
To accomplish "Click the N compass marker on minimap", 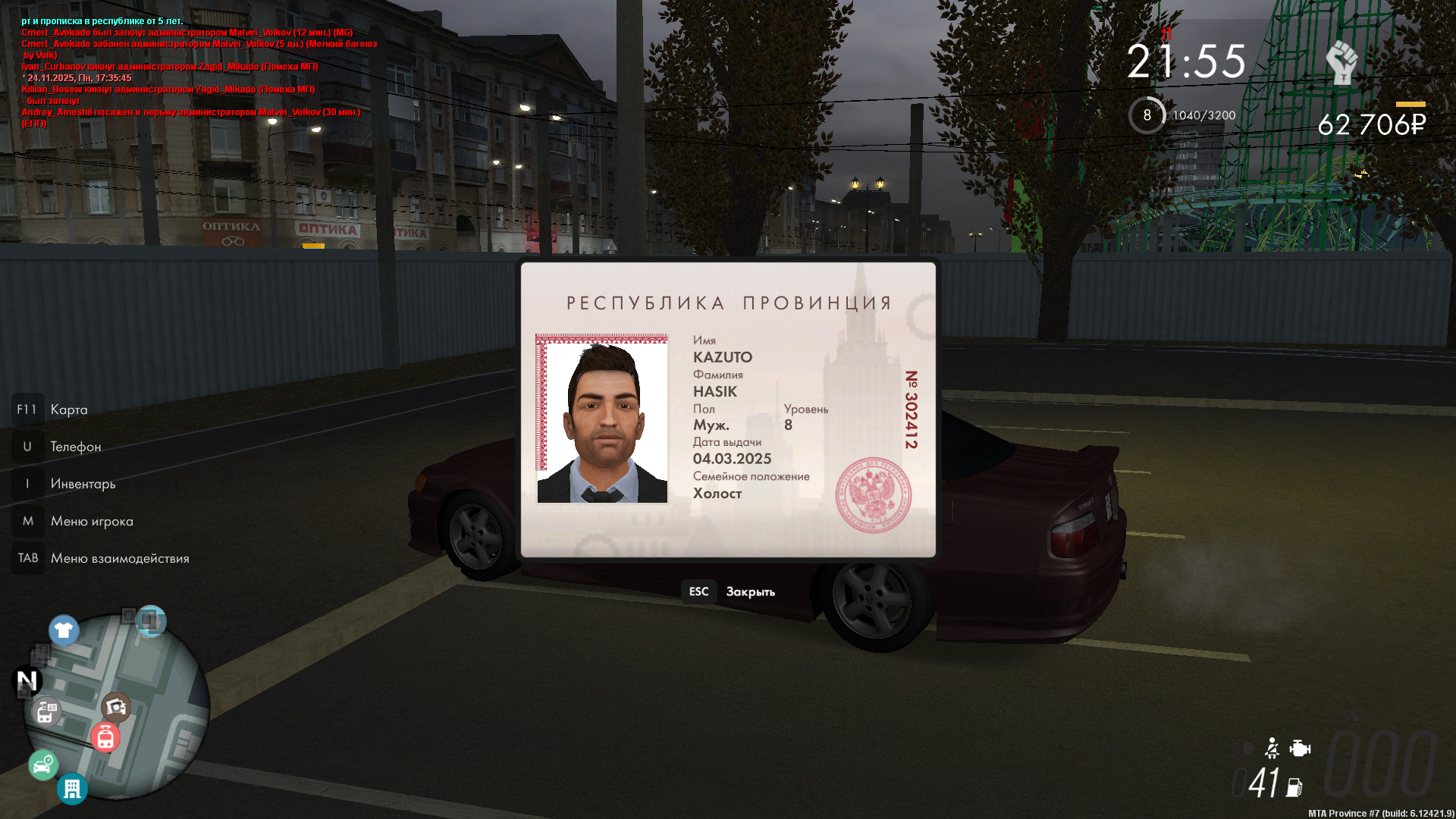I will pyautogui.click(x=27, y=681).
